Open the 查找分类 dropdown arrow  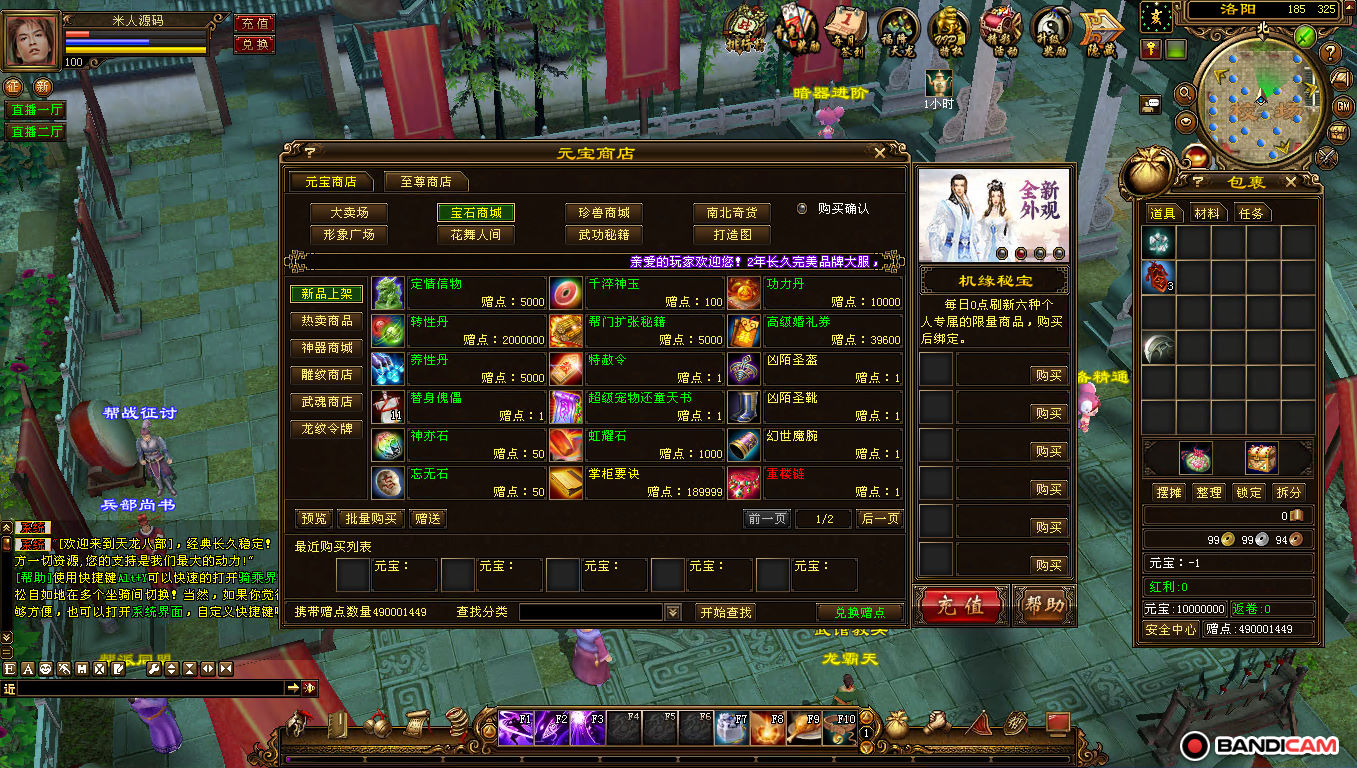click(x=673, y=612)
